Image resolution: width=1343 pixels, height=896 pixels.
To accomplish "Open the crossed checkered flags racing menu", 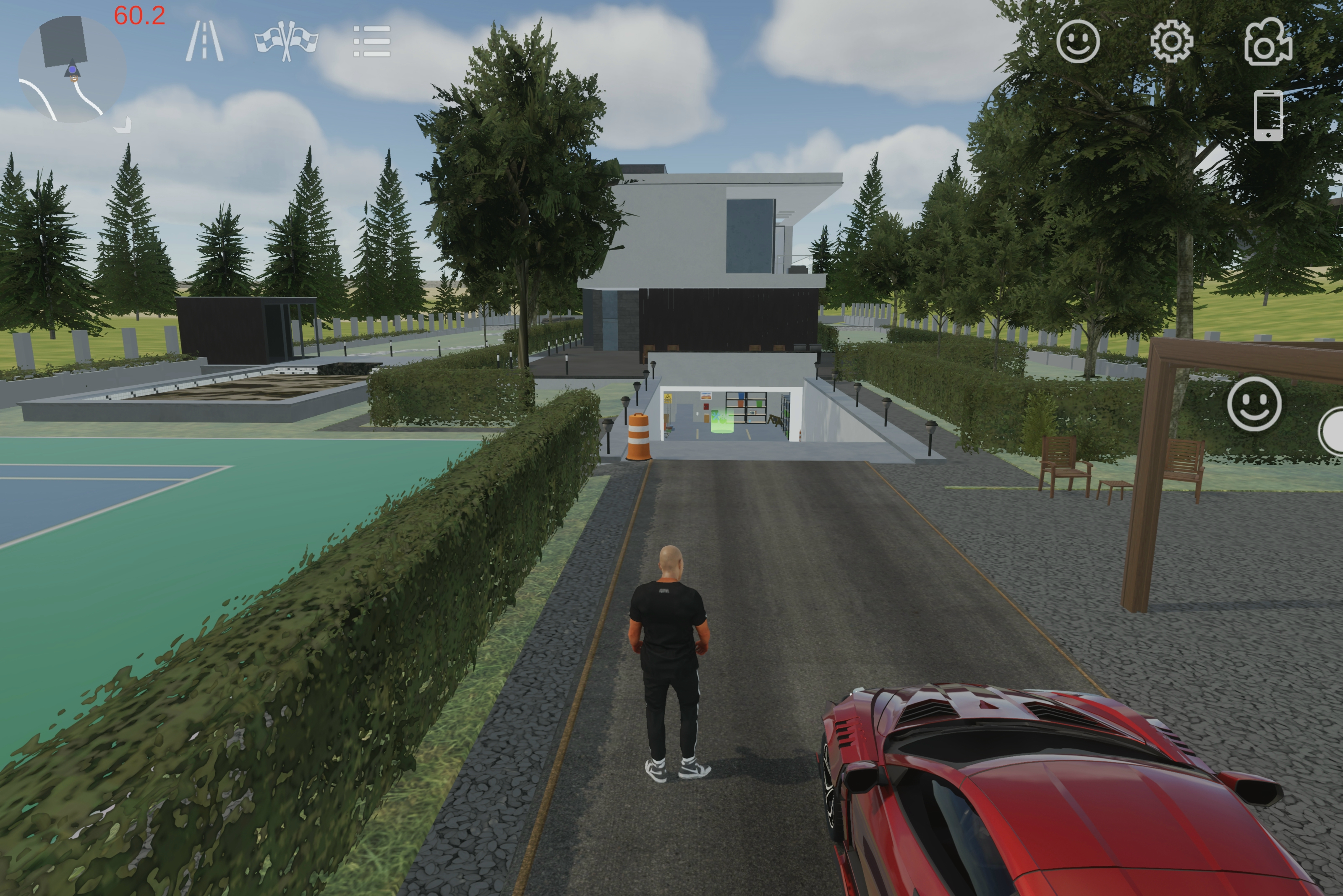I will coord(287,41).
